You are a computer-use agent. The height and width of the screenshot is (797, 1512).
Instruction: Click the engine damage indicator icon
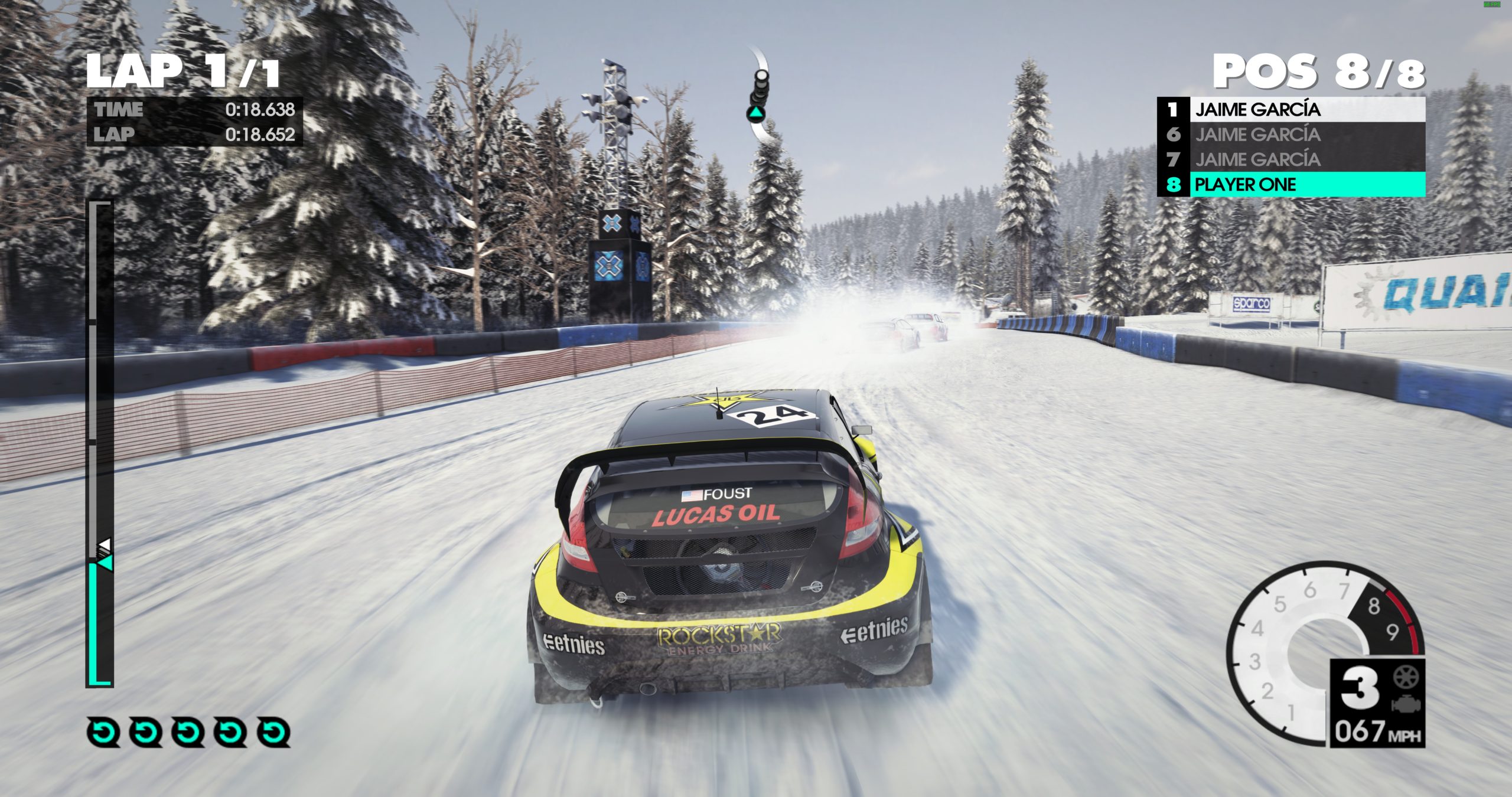point(1406,705)
